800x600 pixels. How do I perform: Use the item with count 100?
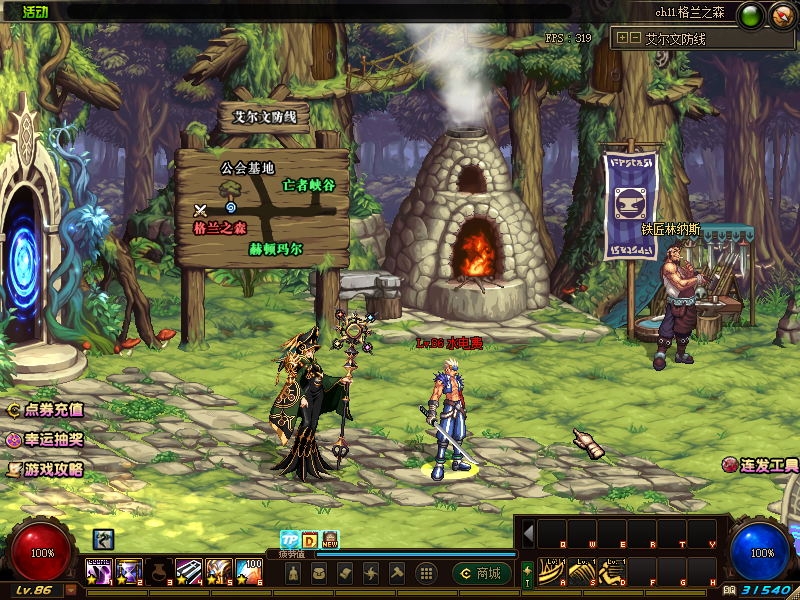[x=249, y=572]
